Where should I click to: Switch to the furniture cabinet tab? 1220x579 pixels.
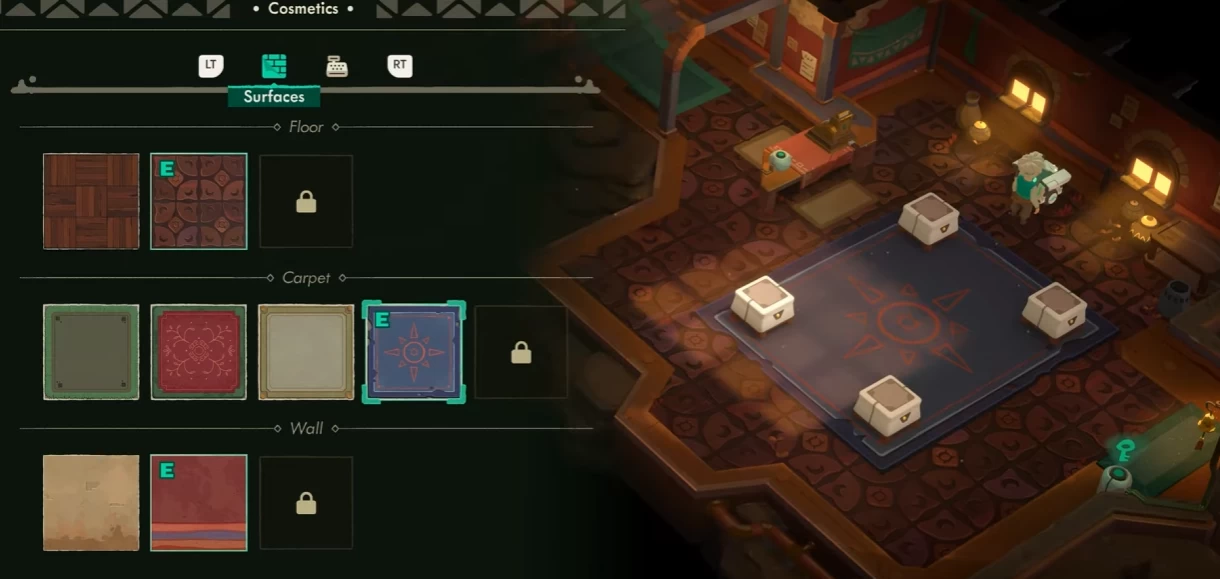click(x=337, y=67)
